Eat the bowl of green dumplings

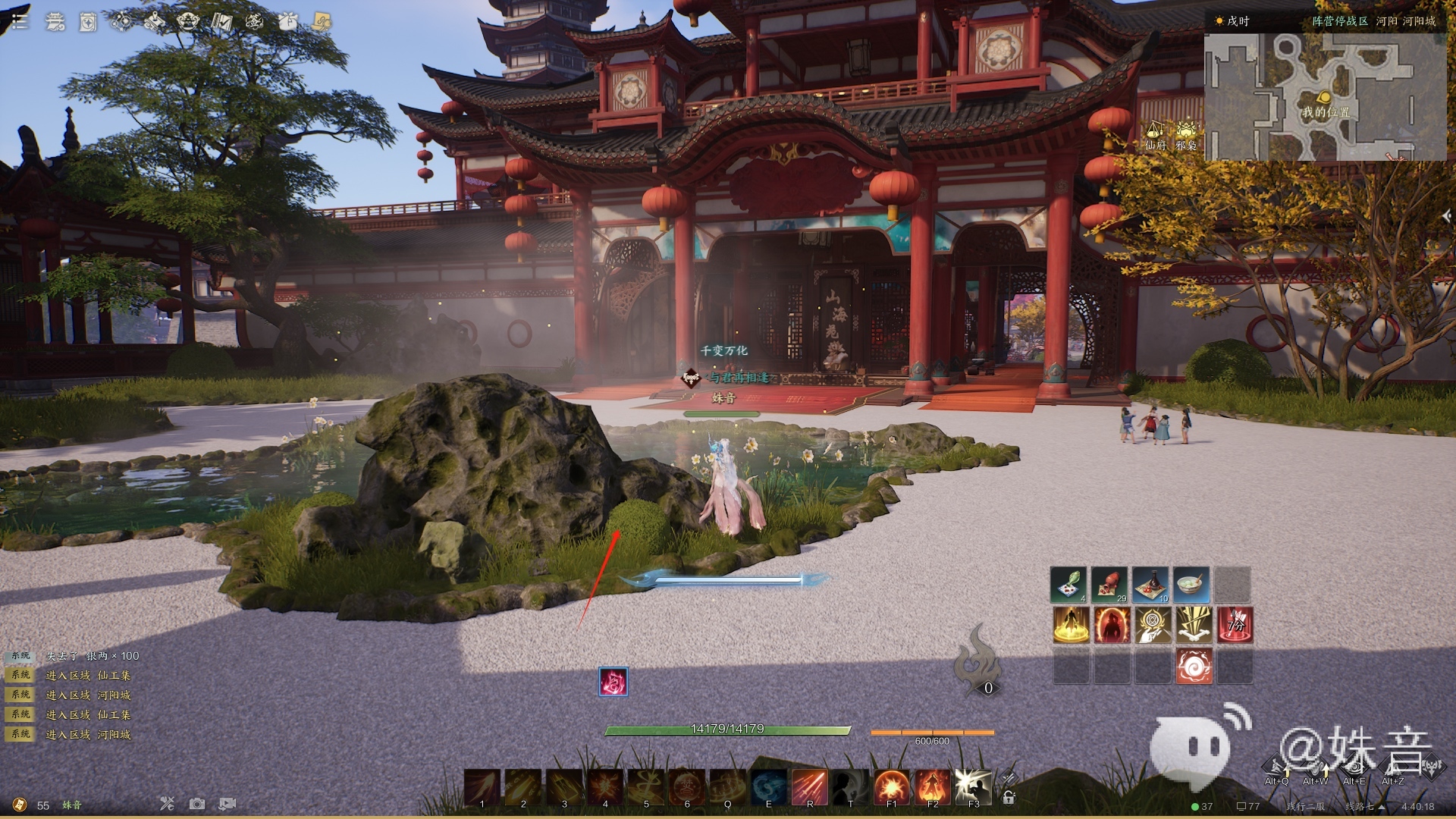click(1192, 585)
